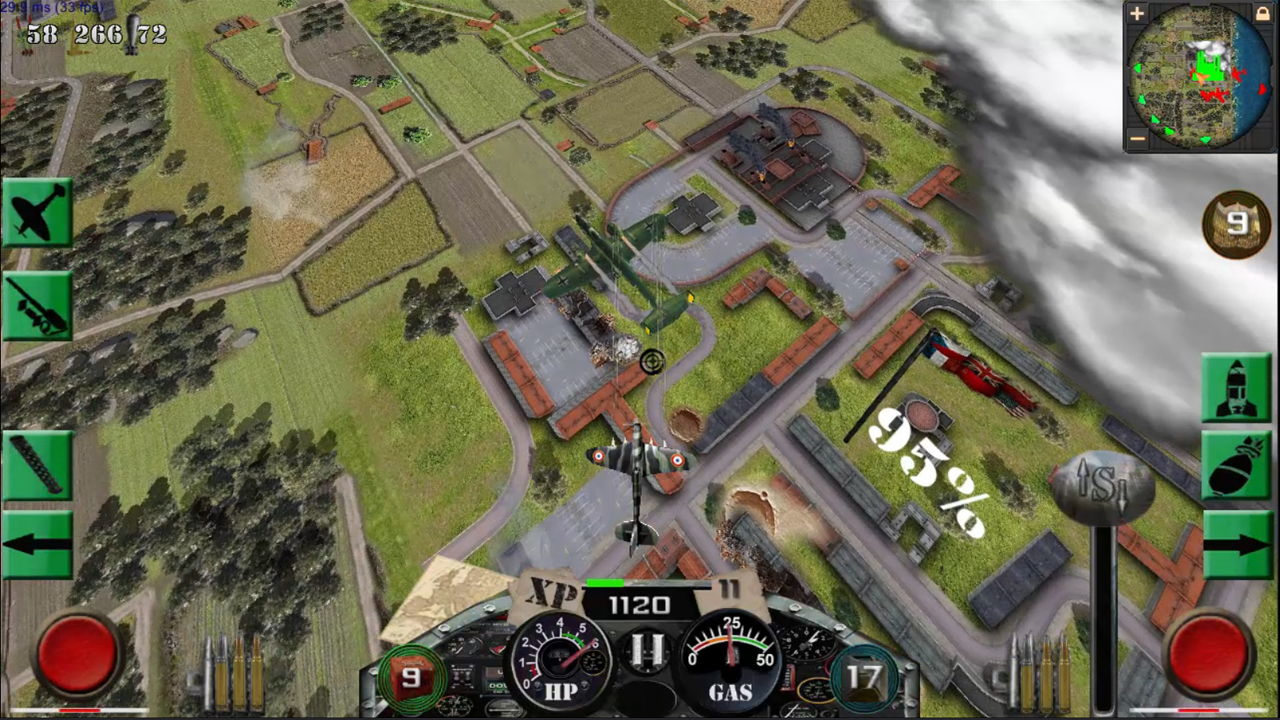Viewport: 1280px width, 720px height.
Task: Zoom out the minimap with the minus button
Action: tap(1137, 137)
